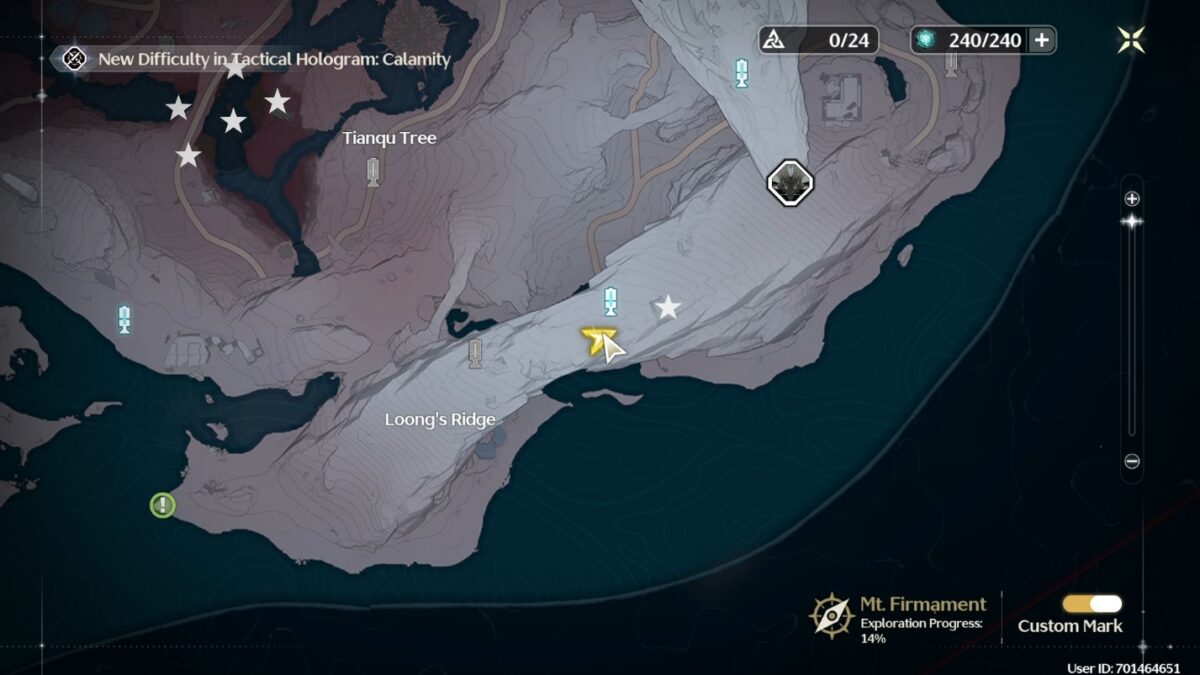
Task: Zoom out using the map minus button
Action: click(1132, 461)
